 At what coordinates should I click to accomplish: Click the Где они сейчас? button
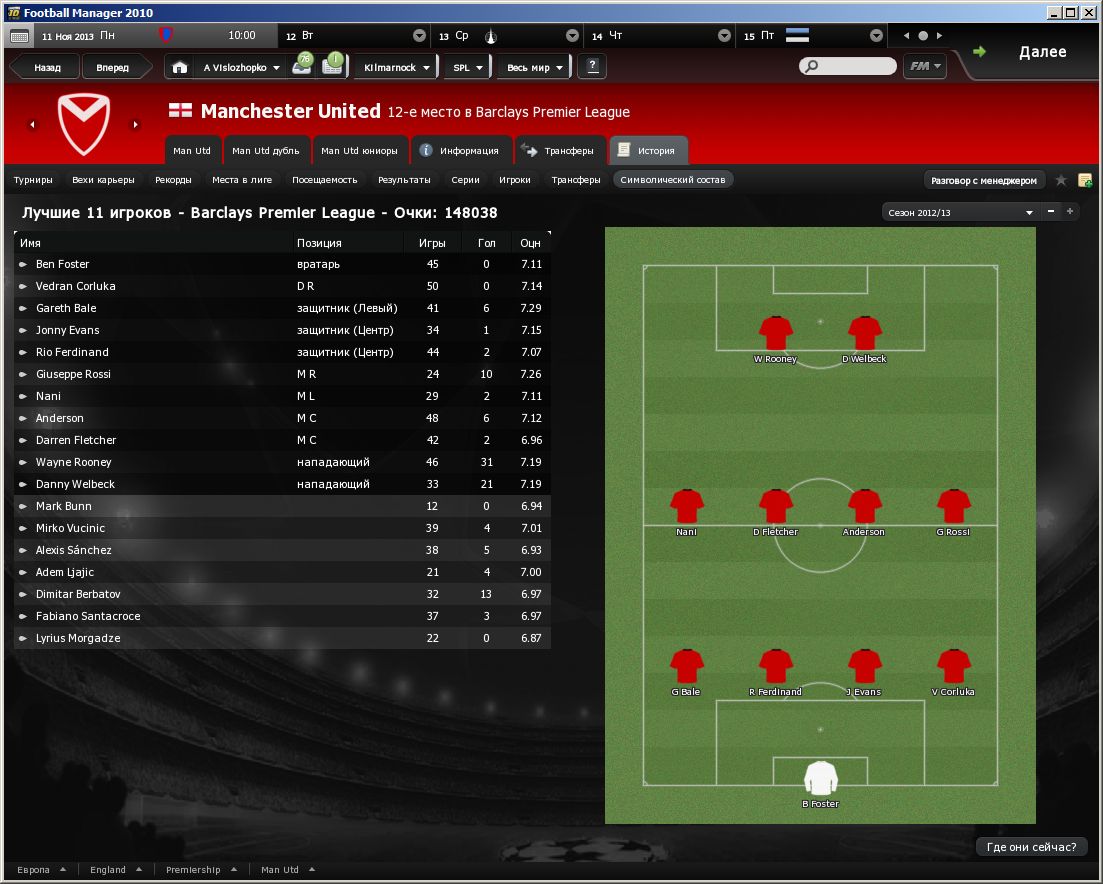(1031, 847)
